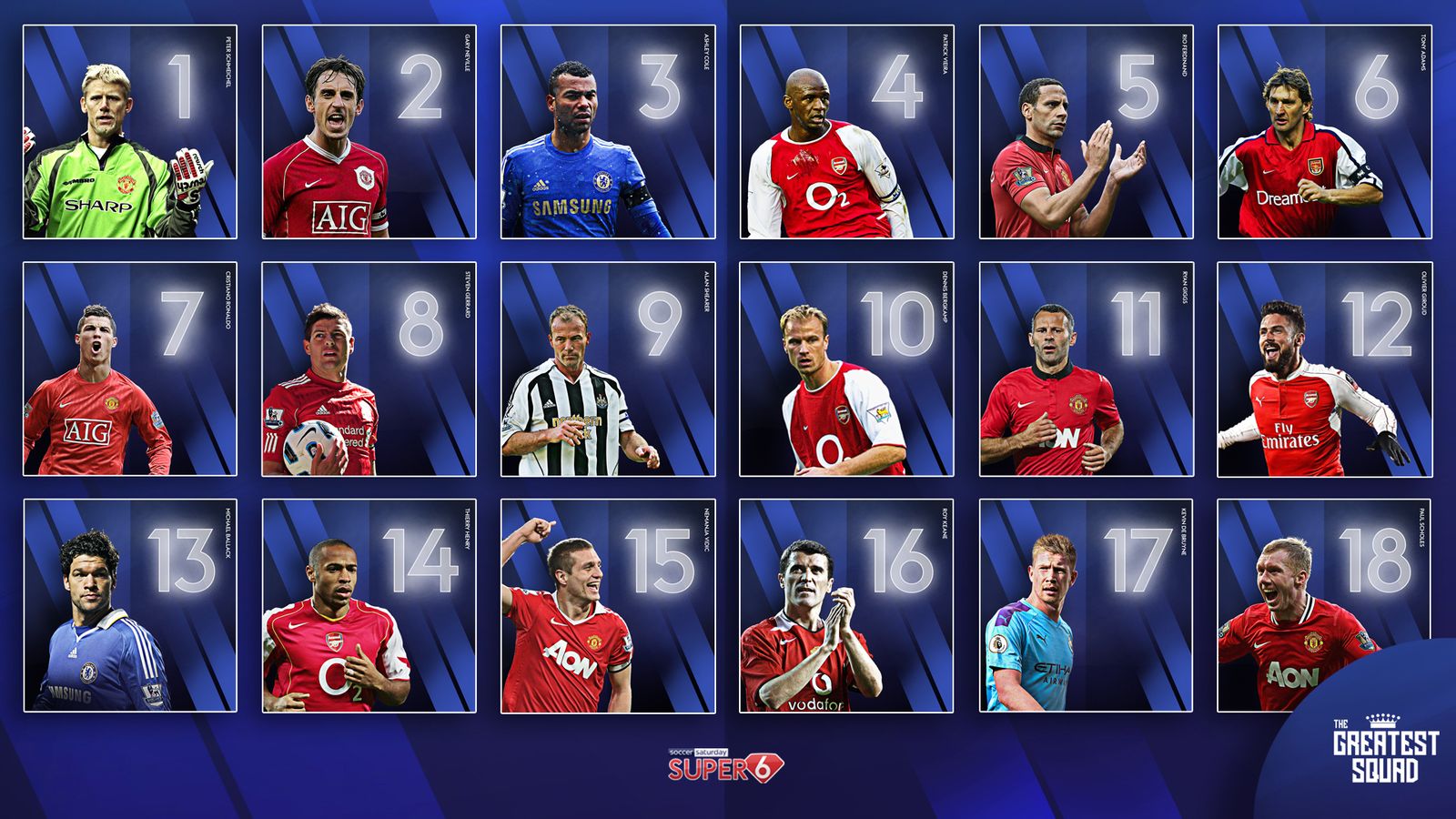Select card number 4
The image size is (1456, 819).
click(x=846, y=132)
